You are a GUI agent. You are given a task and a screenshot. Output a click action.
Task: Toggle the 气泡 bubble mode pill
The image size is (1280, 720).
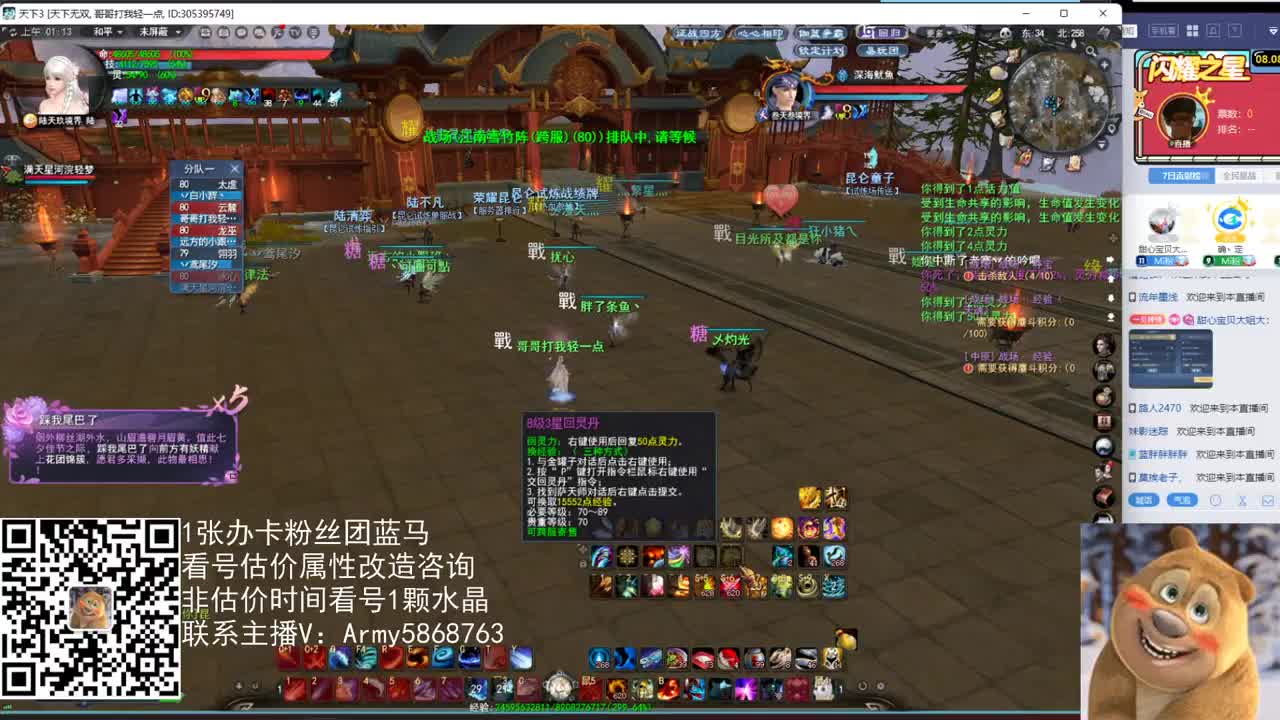[x=1181, y=500]
